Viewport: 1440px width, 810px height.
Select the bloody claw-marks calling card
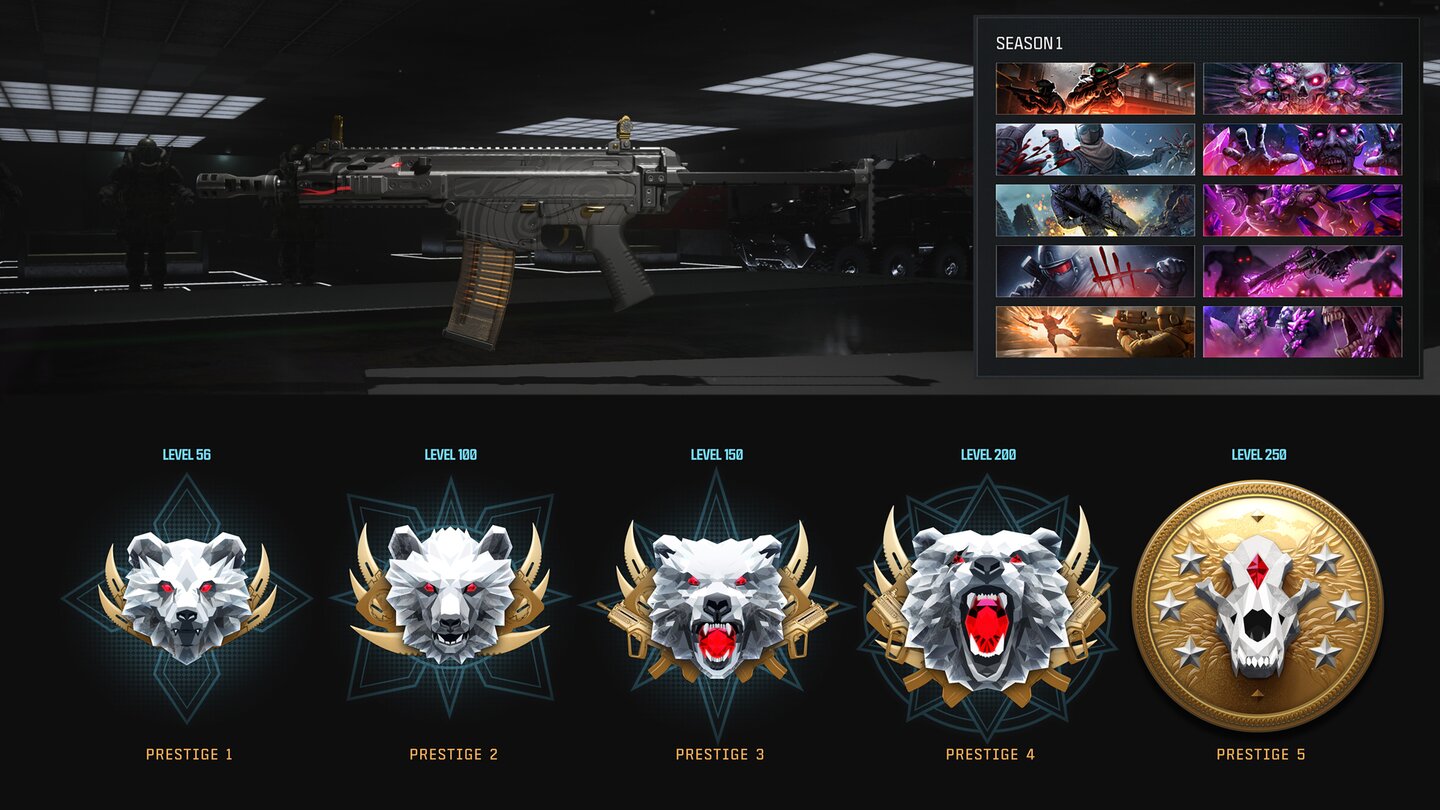(x=1094, y=270)
